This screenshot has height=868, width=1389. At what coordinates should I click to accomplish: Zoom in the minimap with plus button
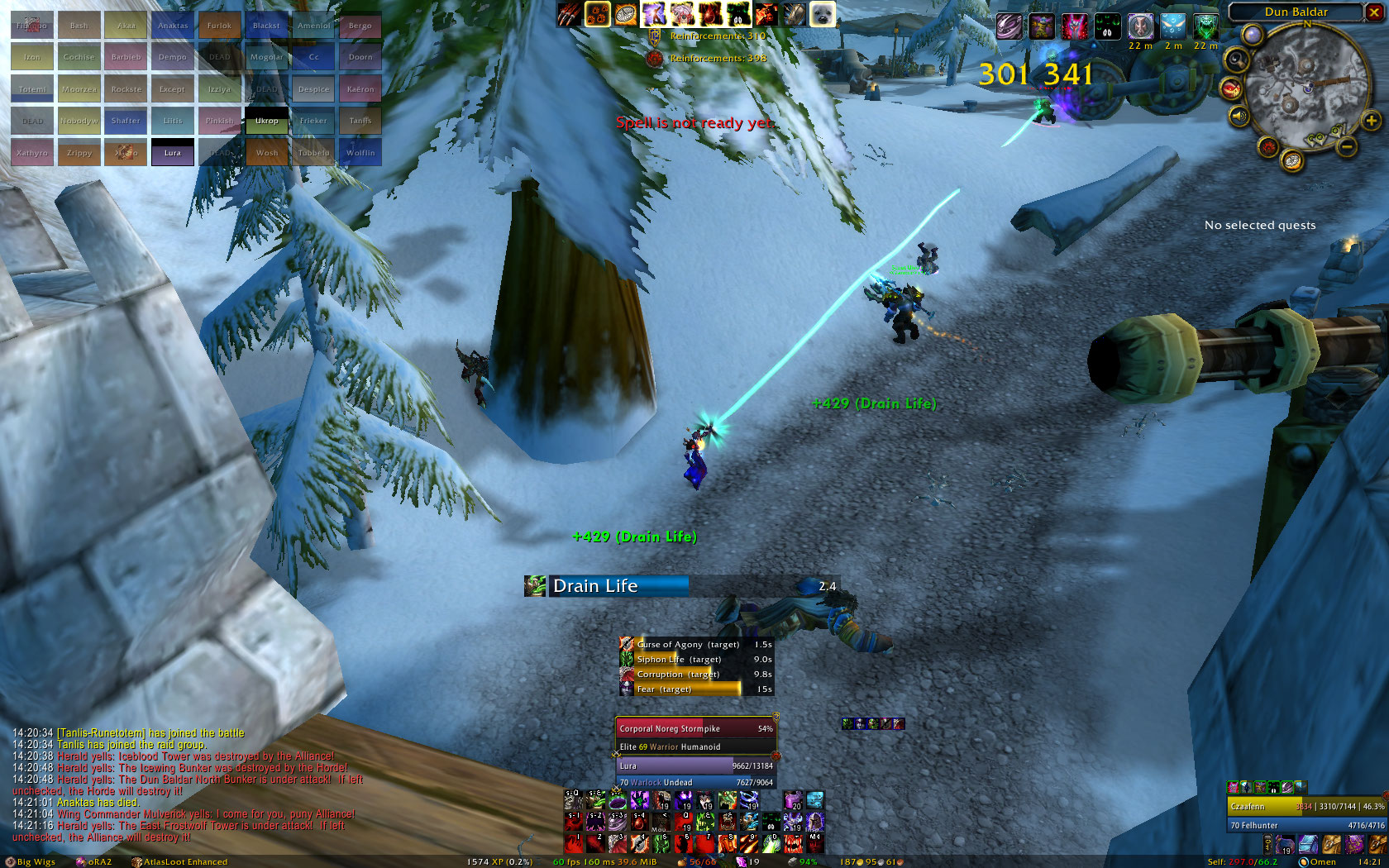point(1371,121)
